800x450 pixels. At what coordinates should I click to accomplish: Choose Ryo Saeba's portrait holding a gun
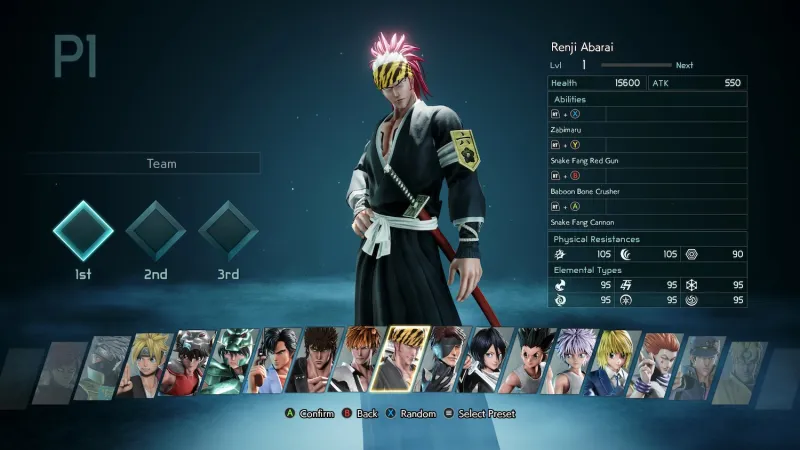[275, 361]
